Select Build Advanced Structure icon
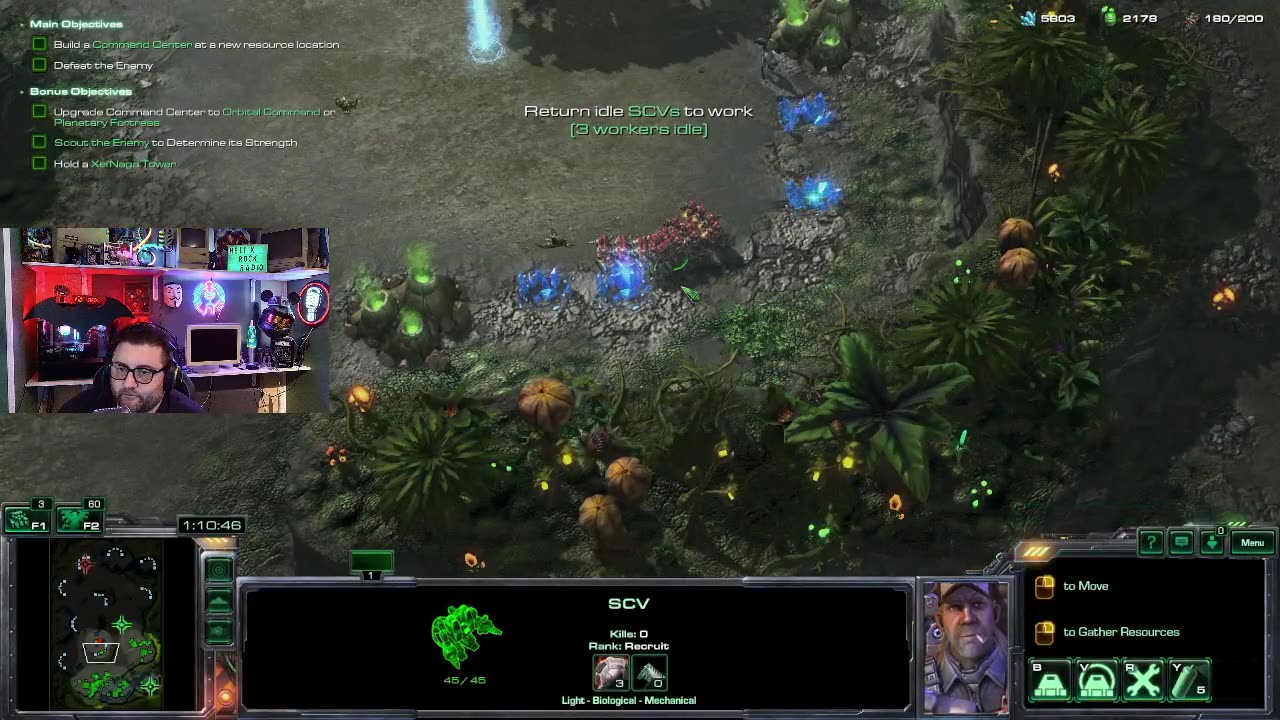Screen dimensions: 1280x720 [x=1097, y=681]
